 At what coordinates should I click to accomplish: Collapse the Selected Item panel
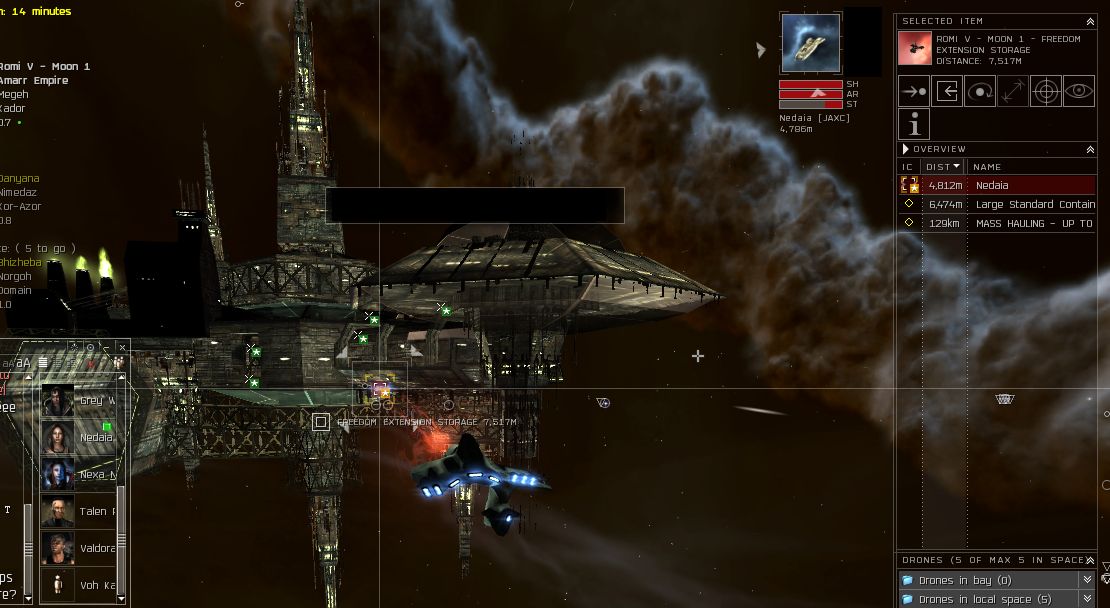pyautogui.click(x=1090, y=21)
